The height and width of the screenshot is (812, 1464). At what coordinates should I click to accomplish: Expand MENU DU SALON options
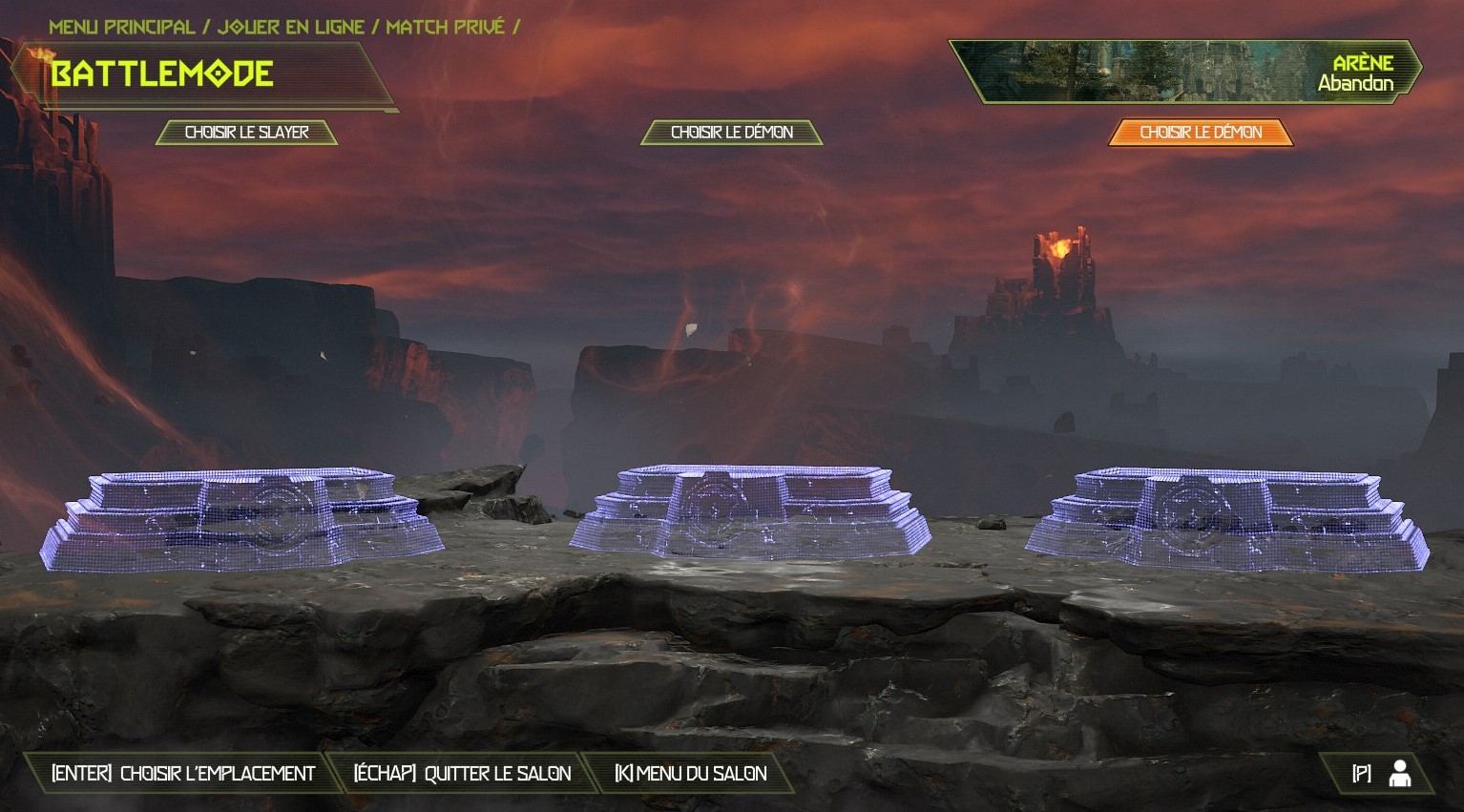703,774
